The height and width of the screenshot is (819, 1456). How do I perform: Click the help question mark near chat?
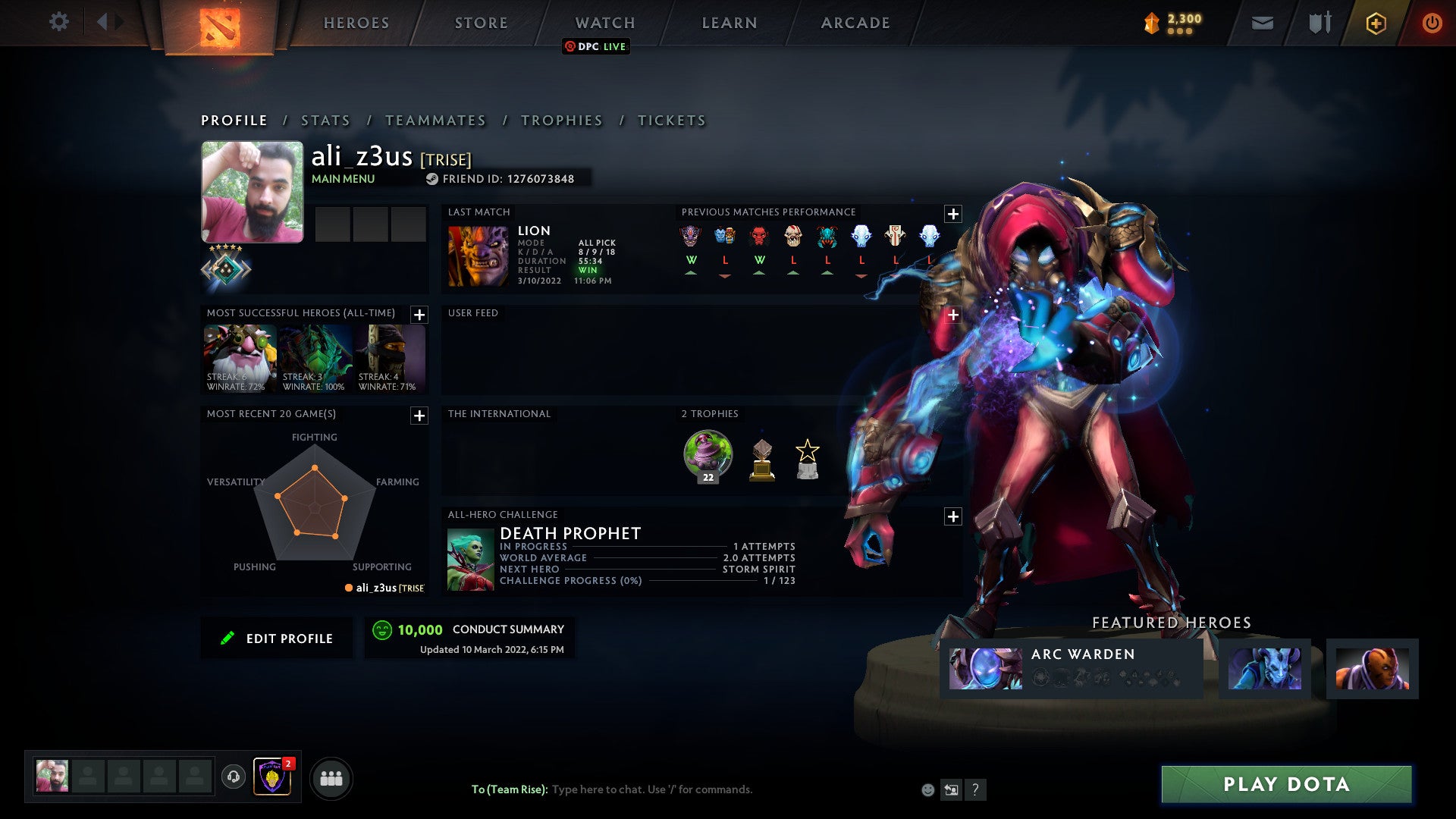tap(974, 789)
